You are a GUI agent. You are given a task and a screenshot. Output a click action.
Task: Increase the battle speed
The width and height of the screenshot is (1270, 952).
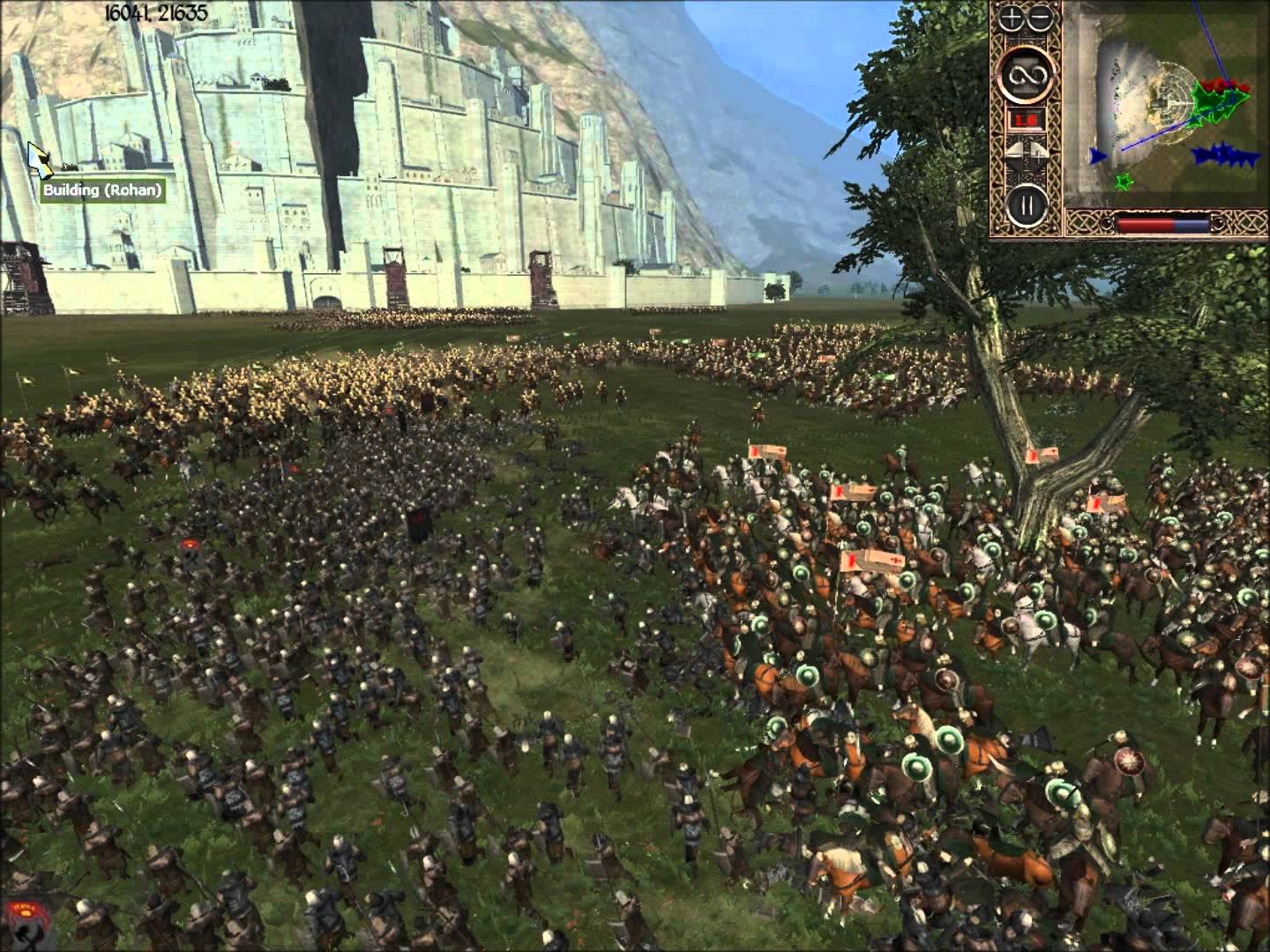(x=1037, y=152)
